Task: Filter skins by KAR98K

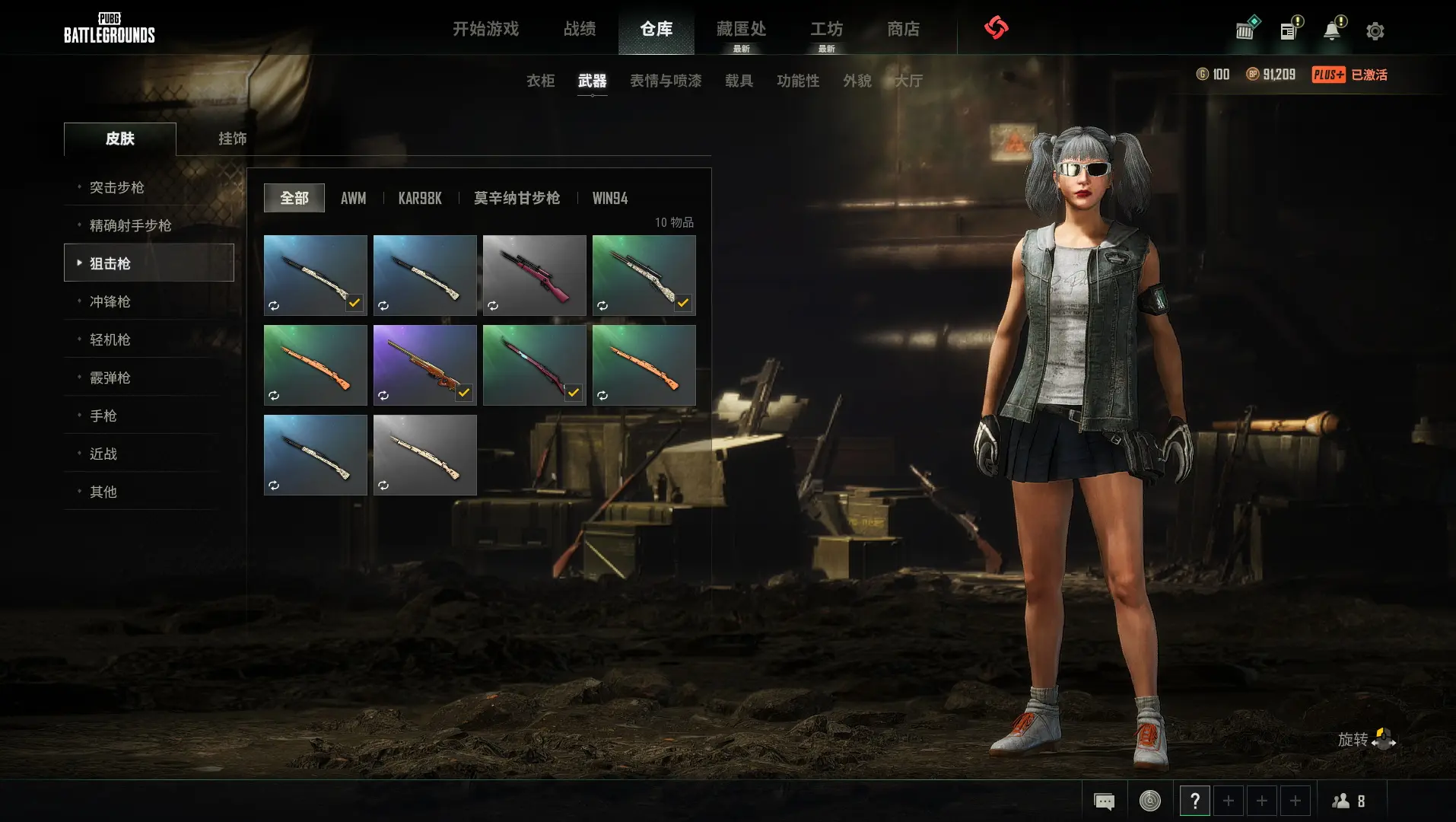Action: tap(420, 199)
